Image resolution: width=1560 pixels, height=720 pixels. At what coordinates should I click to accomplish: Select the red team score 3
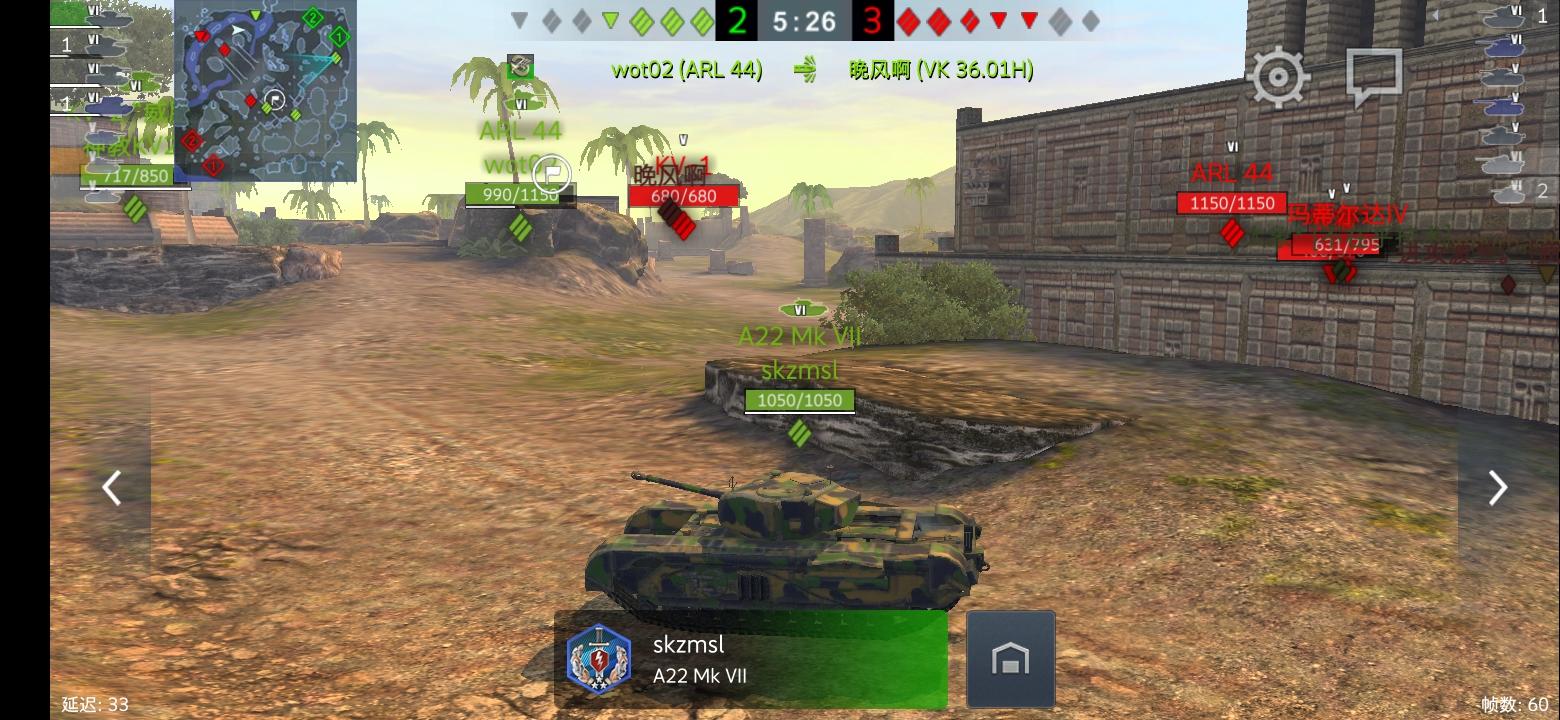coord(872,19)
